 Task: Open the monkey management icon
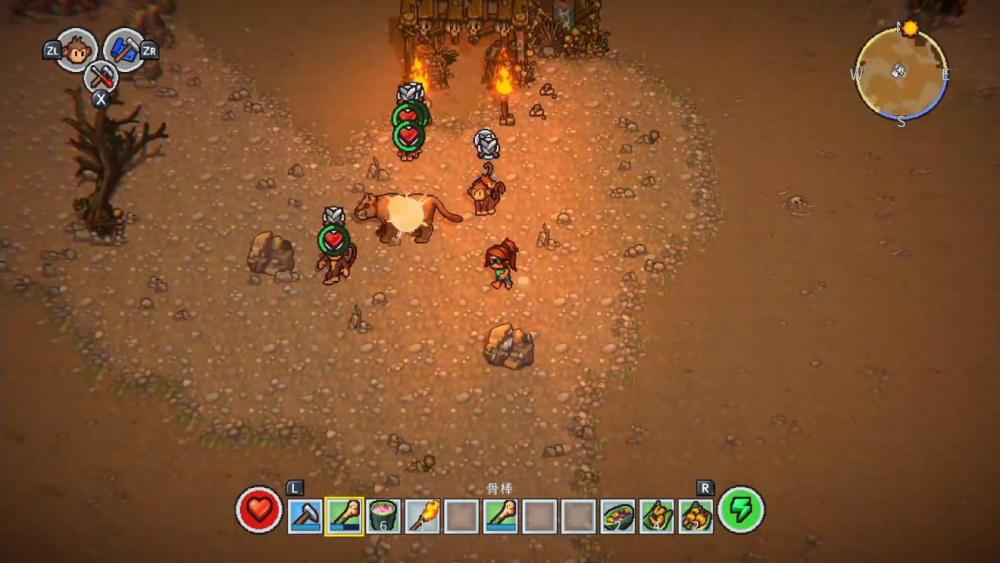click(x=77, y=49)
